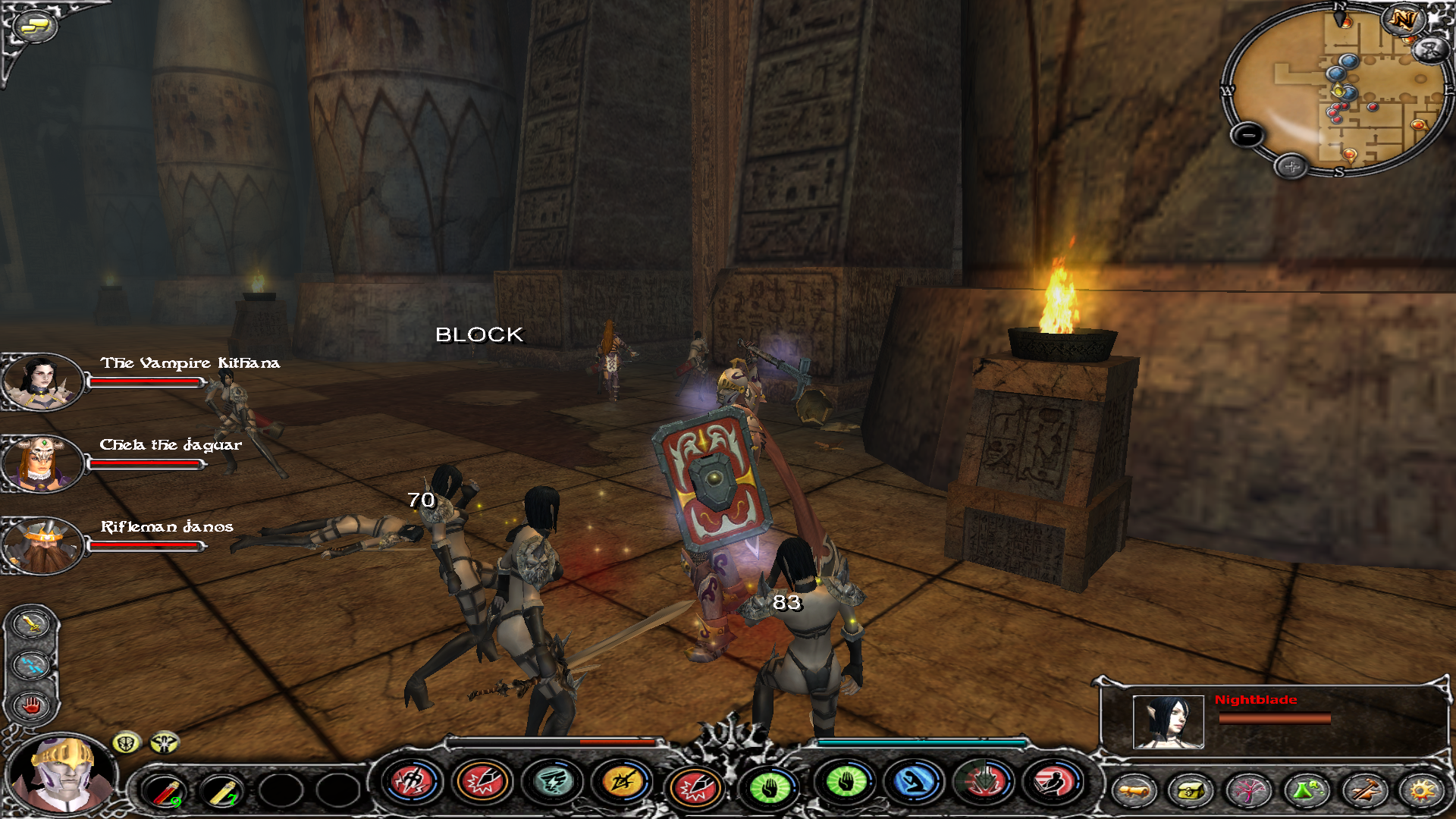
Task: Open the quest scroll journal
Action: click(1134, 791)
